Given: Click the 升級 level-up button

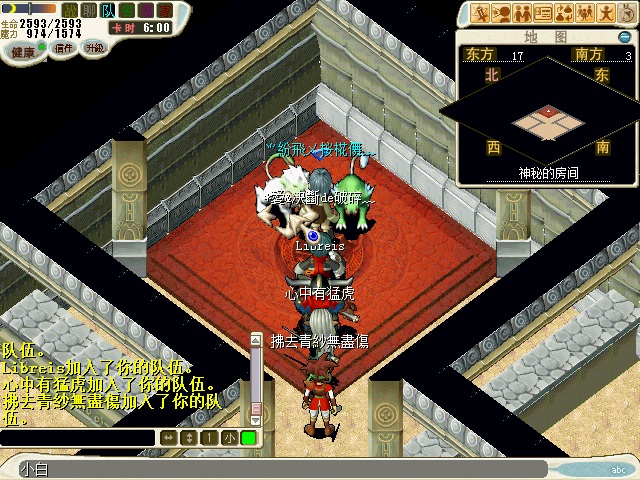Looking at the screenshot, I should pos(95,48).
